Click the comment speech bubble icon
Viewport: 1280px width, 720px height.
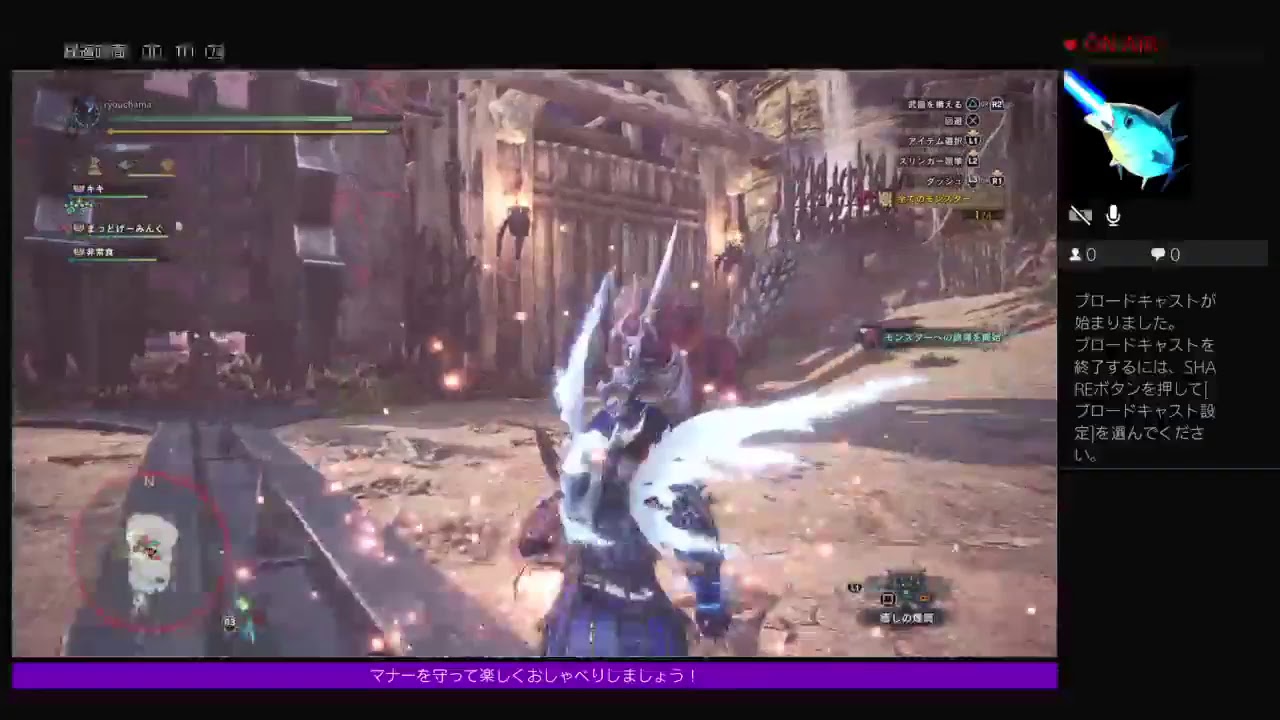(1157, 254)
